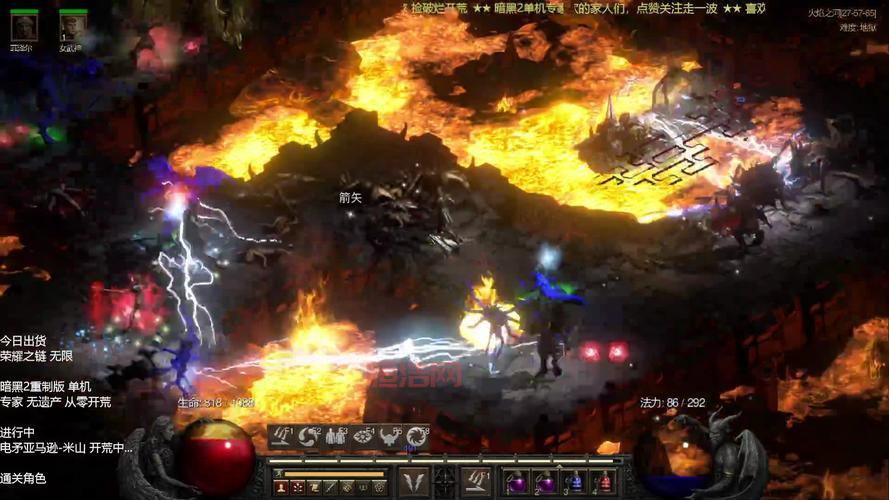Screen dimensions: 889x500
Task: Use the purple potion in belt slot 2
Action: click(x=545, y=483)
